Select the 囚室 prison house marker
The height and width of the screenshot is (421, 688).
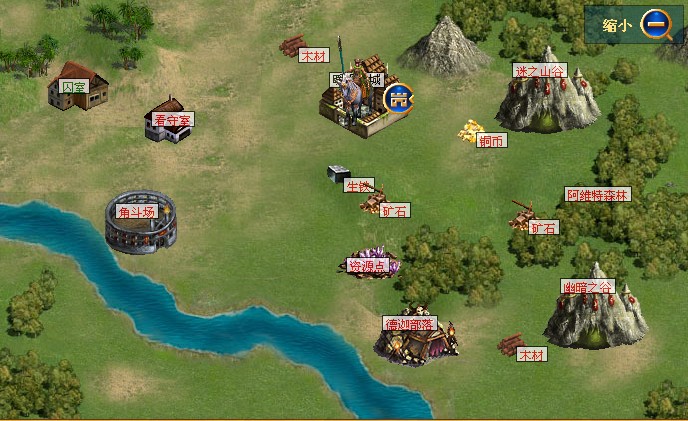click(77, 86)
